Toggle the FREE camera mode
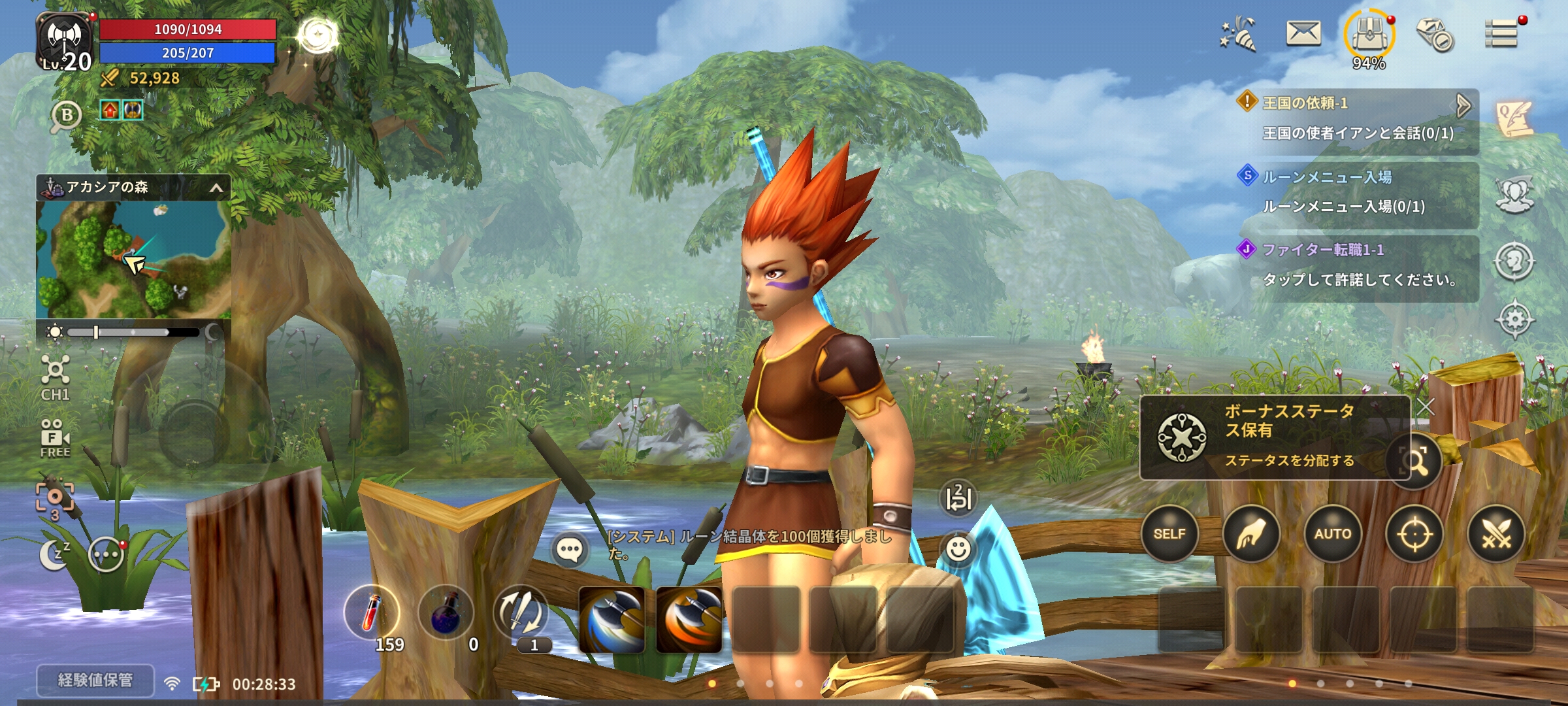Viewport: 1568px width, 706px height. click(55, 438)
